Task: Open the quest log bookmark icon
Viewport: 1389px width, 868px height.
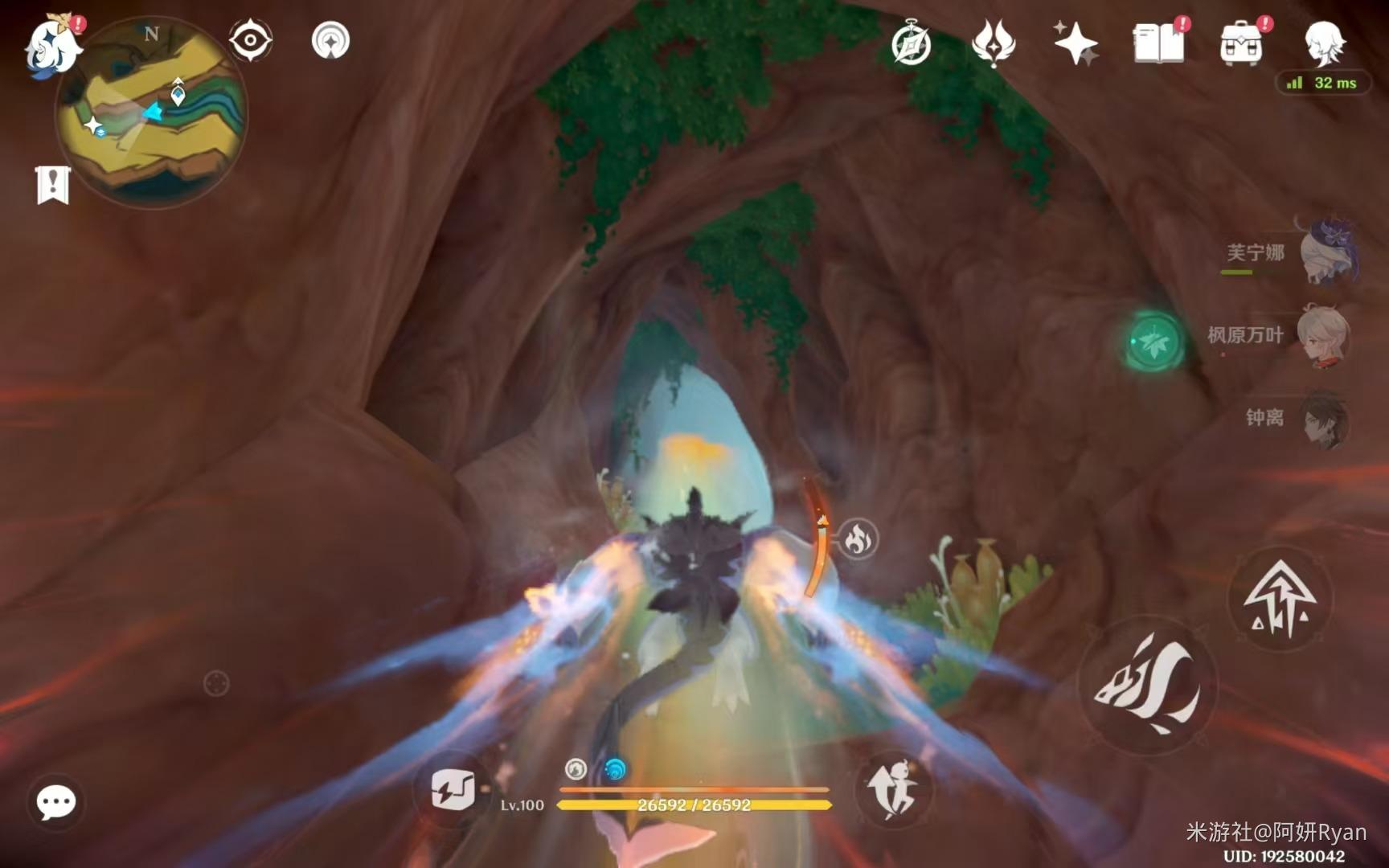Action: pos(53,185)
